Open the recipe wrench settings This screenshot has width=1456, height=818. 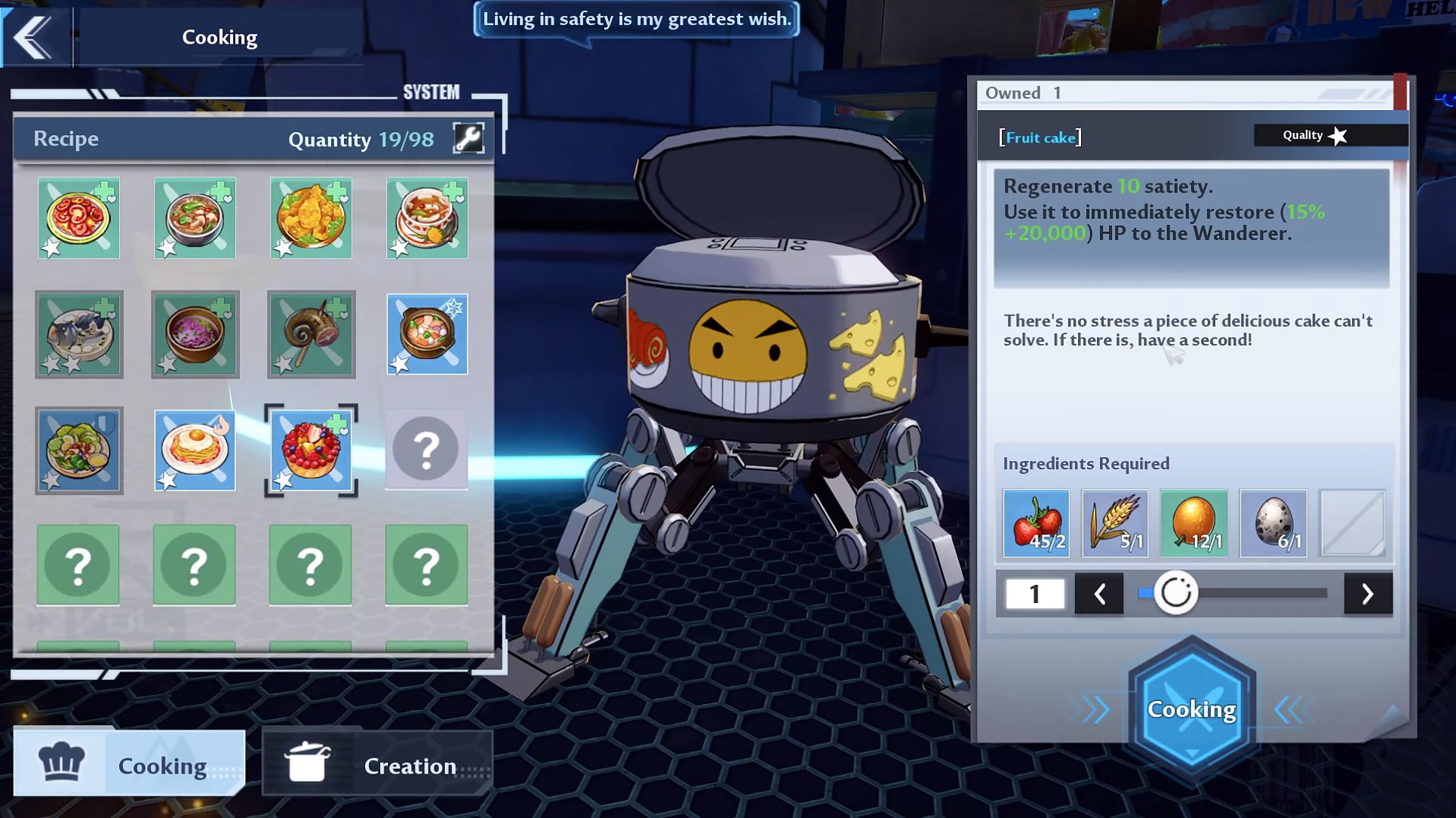(468, 138)
